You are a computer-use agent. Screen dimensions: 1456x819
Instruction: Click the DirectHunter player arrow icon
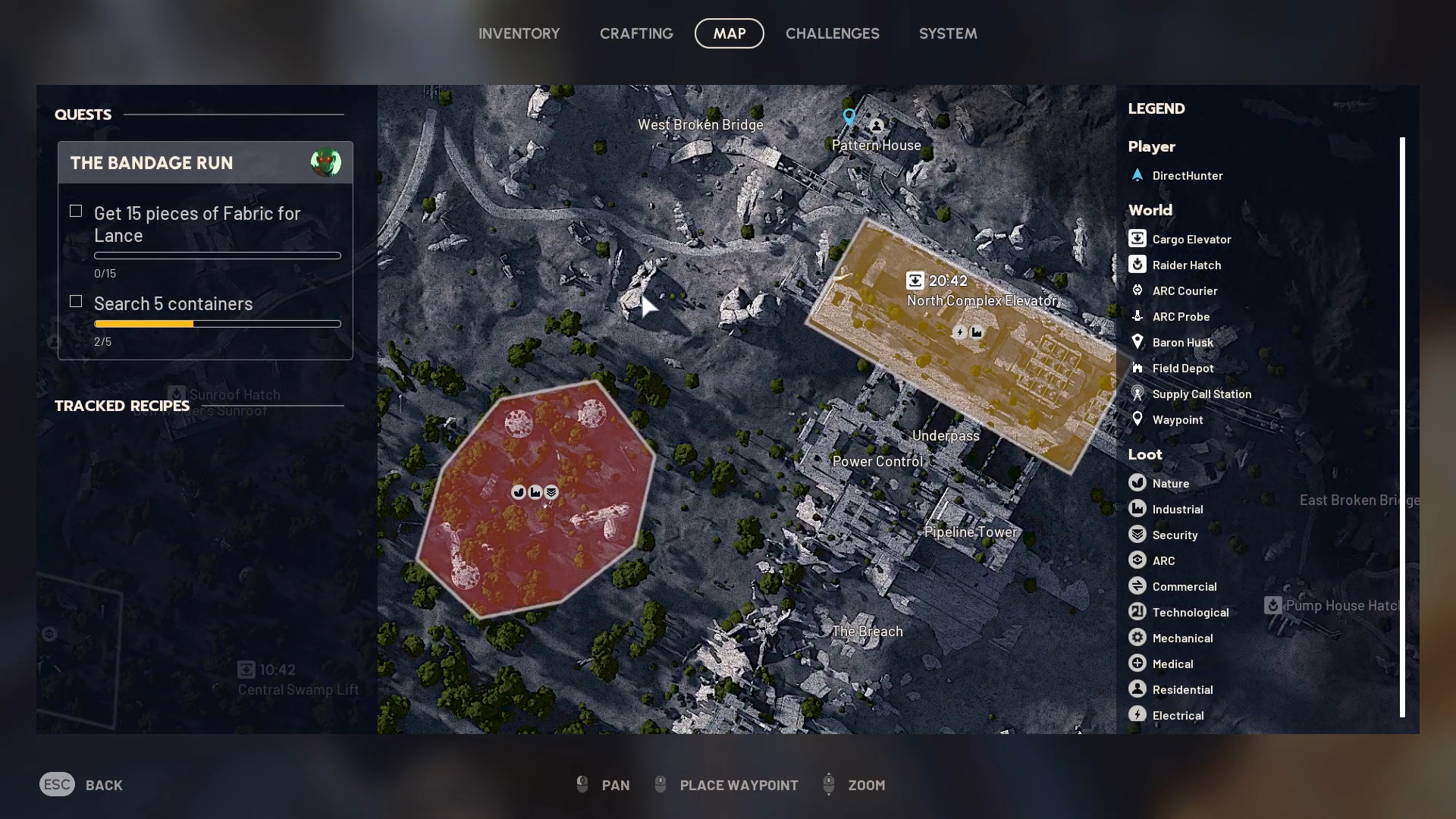click(x=1138, y=175)
